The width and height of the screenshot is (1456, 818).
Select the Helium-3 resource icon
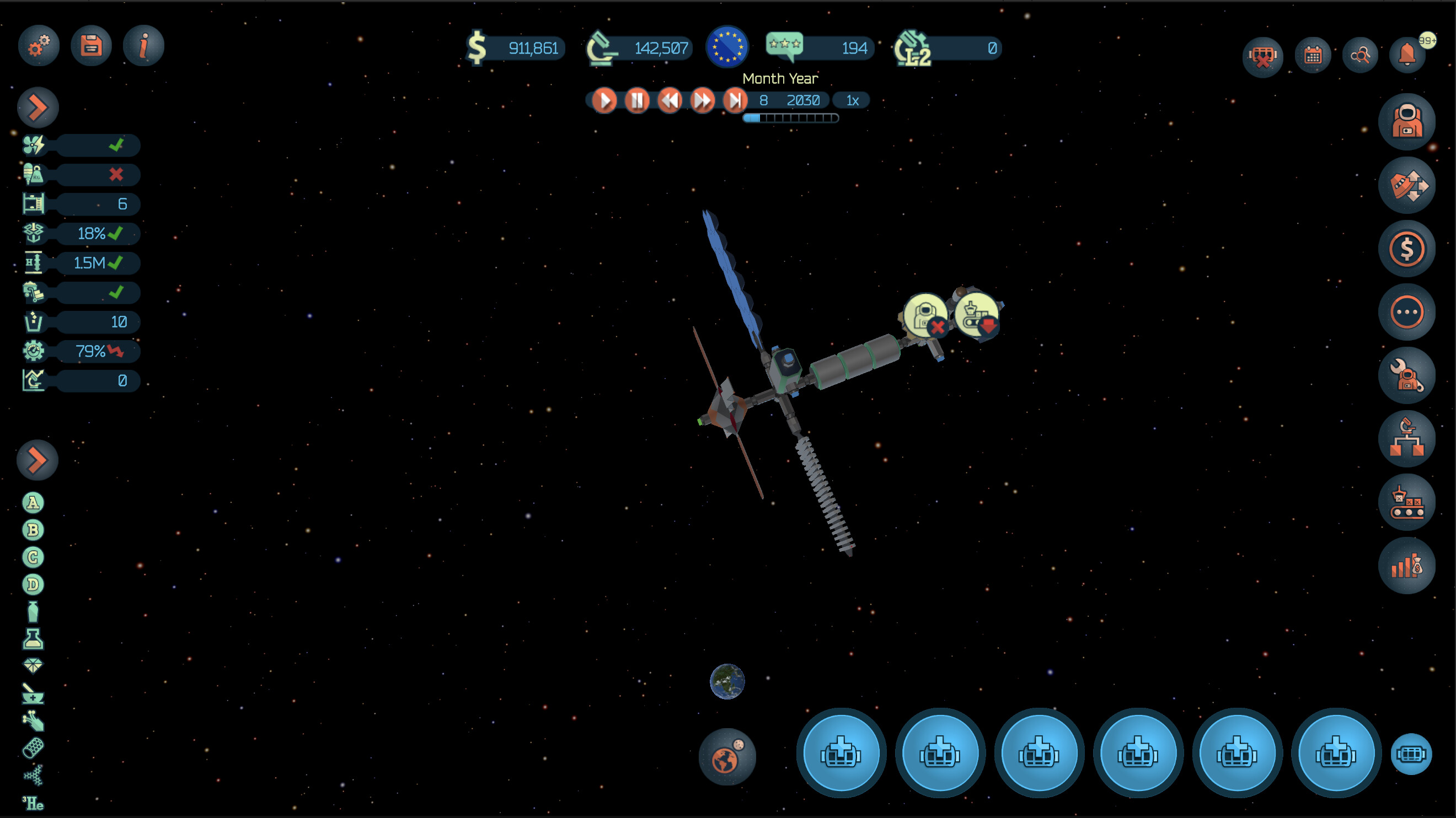click(x=33, y=803)
